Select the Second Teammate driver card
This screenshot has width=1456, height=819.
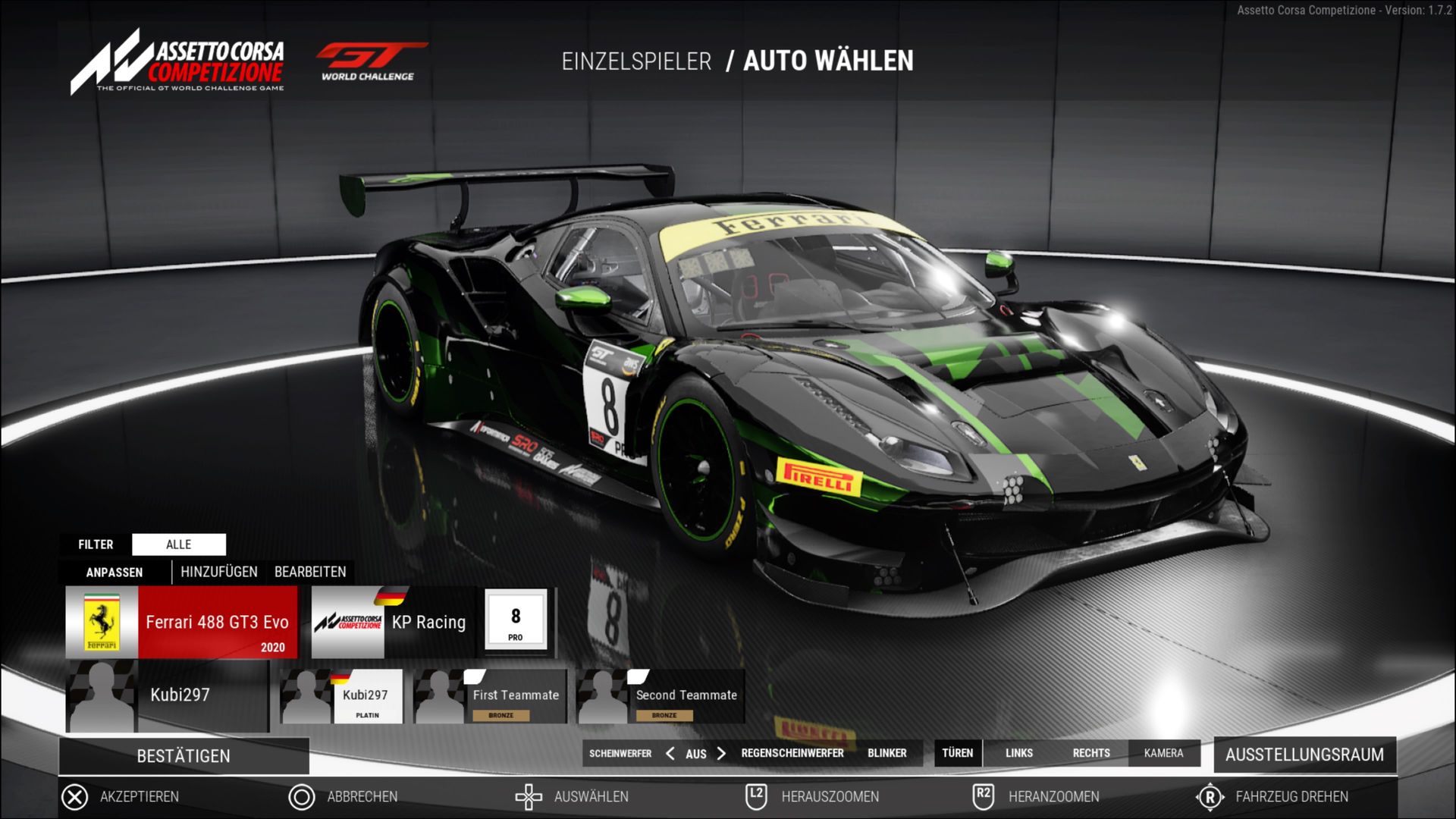click(x=661, y=696)
